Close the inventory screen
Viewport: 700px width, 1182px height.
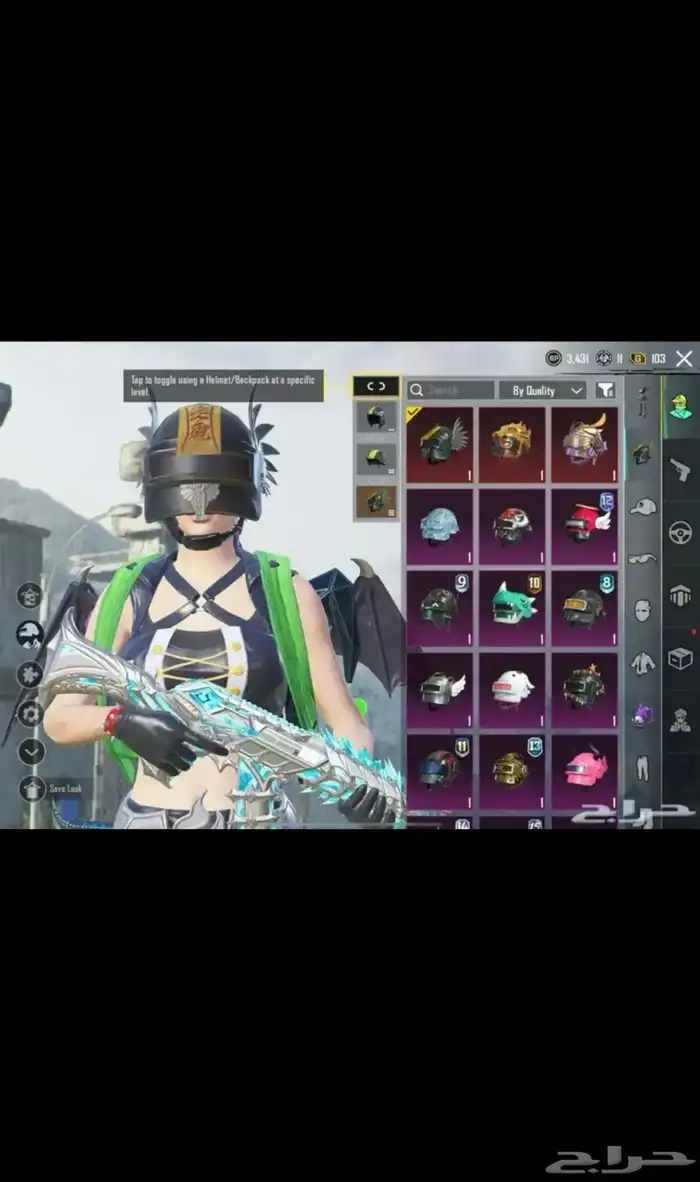(x=684, y=358)
